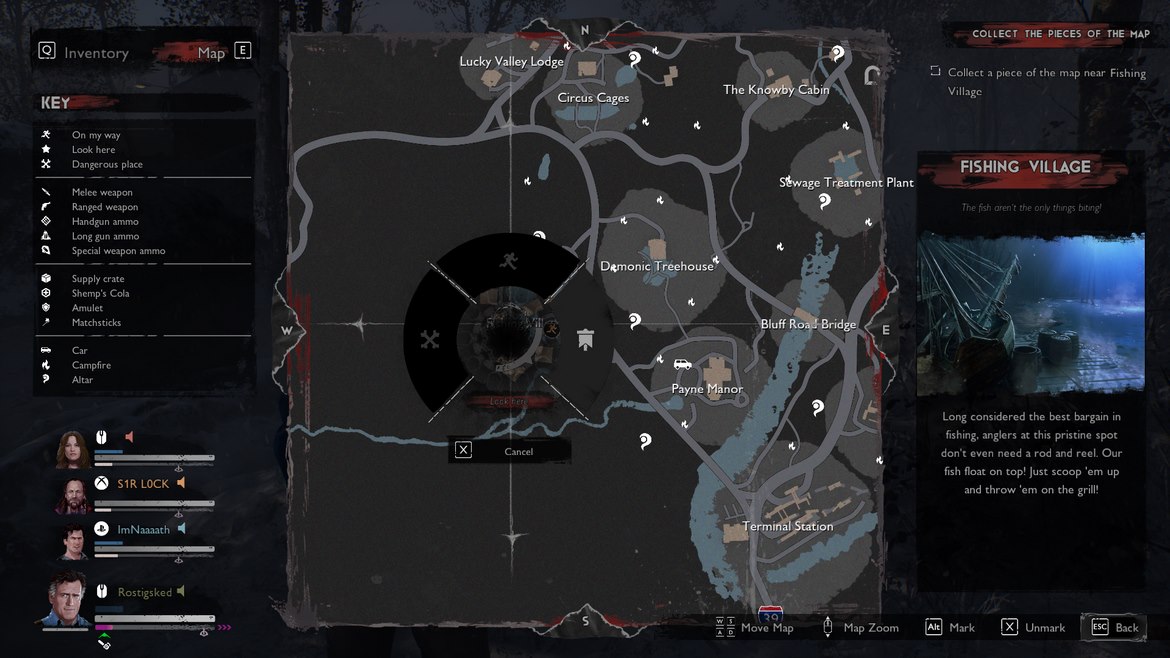
Task: Pick Terminal Station on the map
Action: click(787, 526)
